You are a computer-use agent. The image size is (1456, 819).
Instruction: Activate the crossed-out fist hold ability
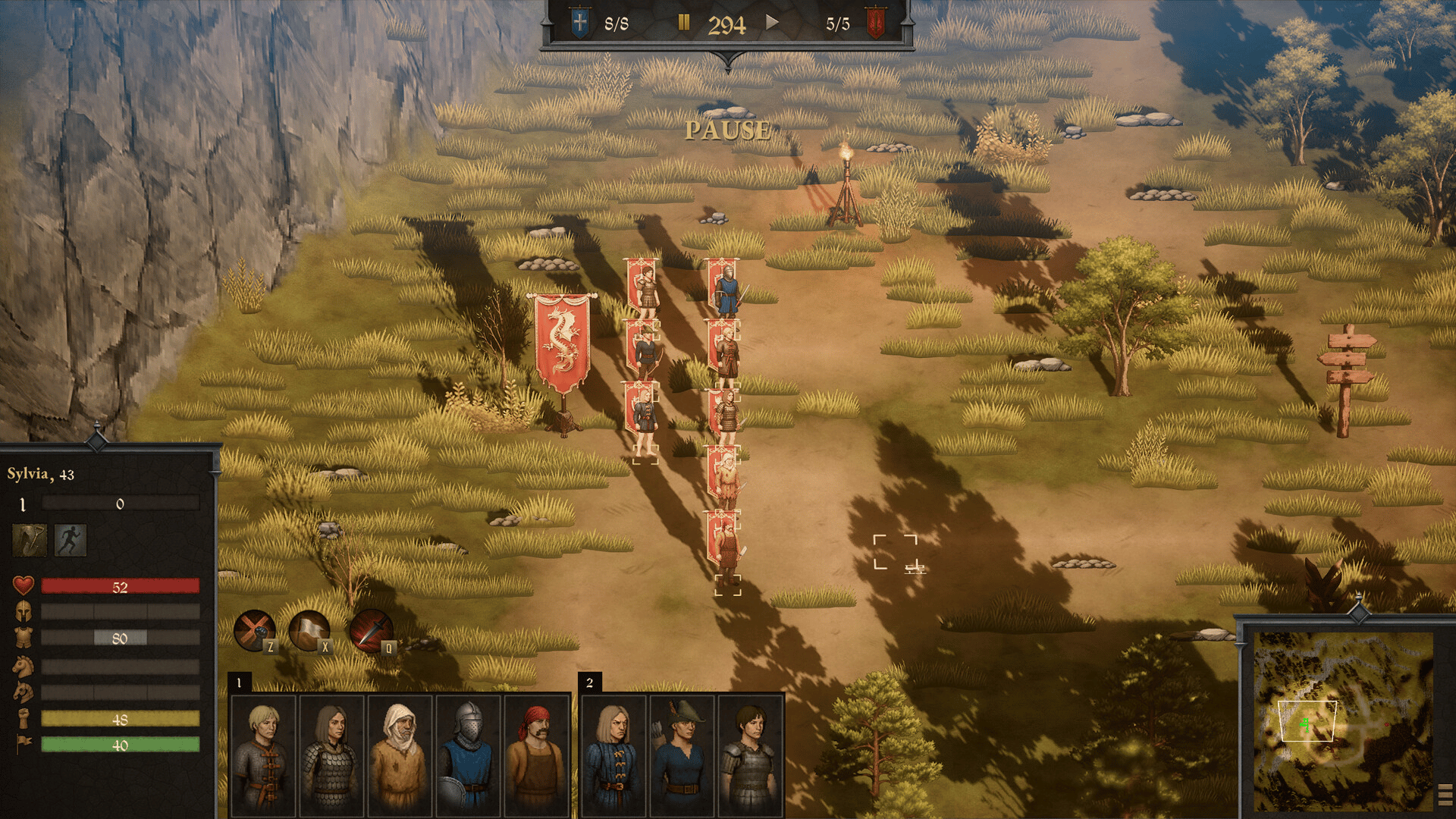point(254,629)
